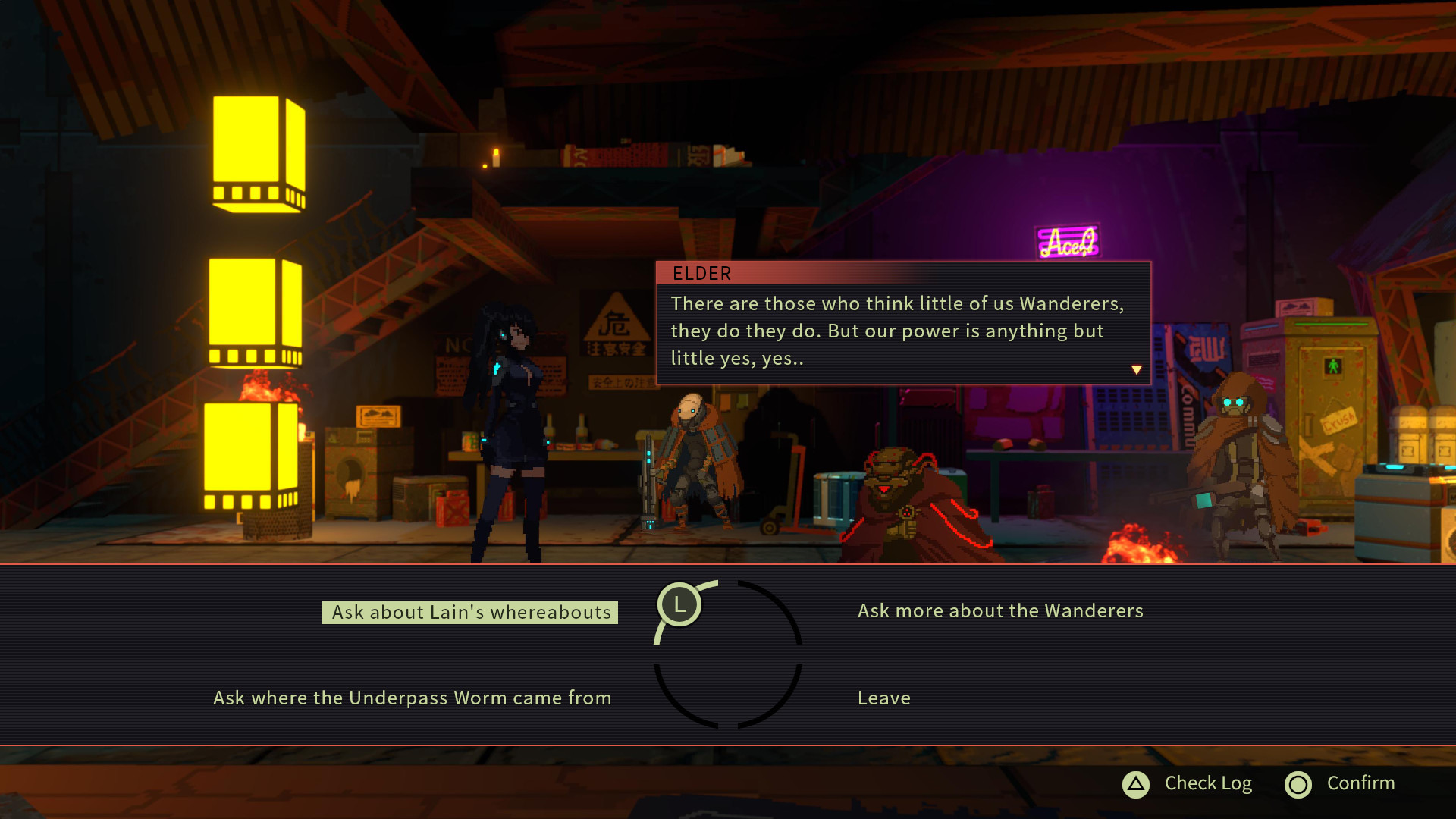The width and height of the screenshot is (1456, 819).
Task: Ask where the Underpass Worm came from
Action: pyautogui.click(x=412, y=698)
